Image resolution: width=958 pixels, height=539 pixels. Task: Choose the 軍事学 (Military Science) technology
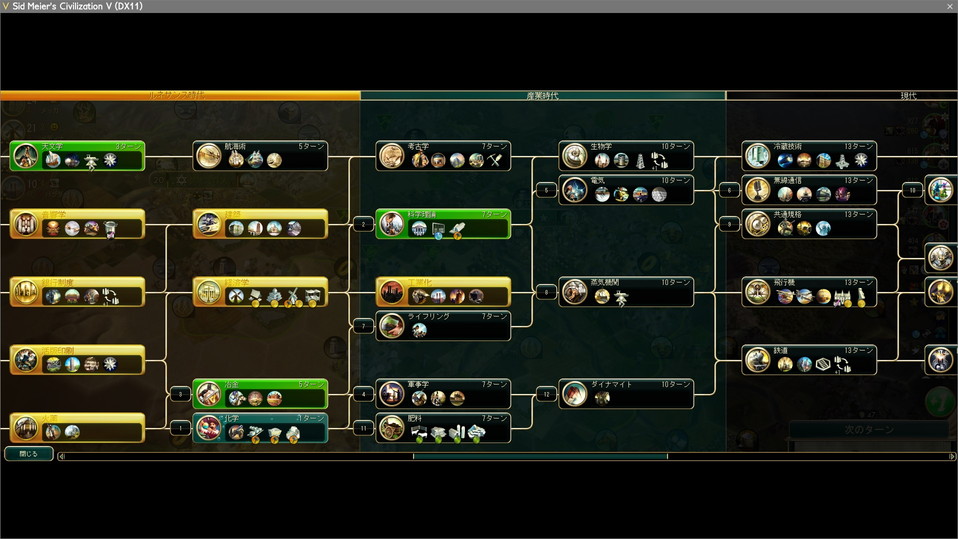[444, 393]
